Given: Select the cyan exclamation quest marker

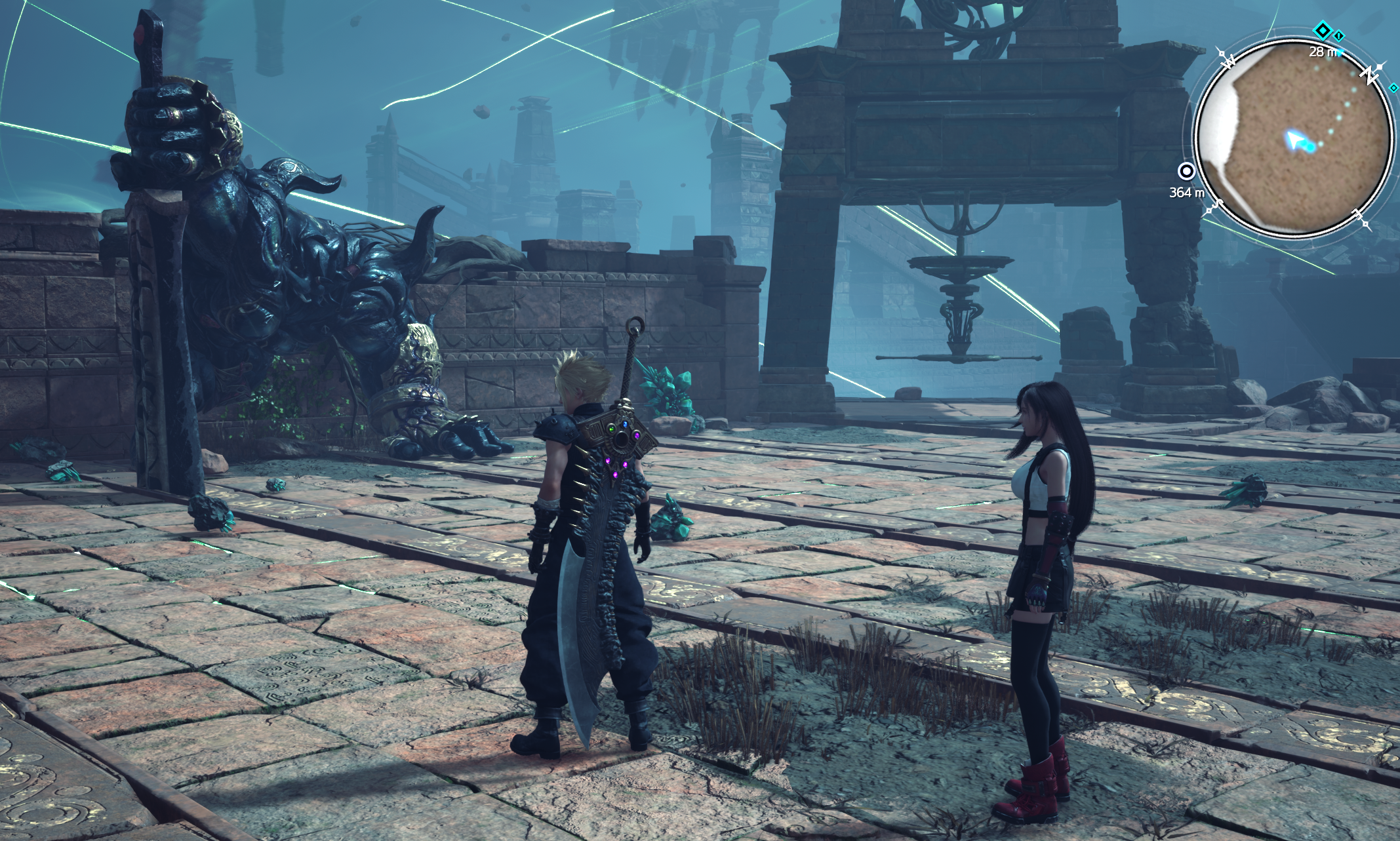Looking at the screenshot, I should coord(1339,35).
